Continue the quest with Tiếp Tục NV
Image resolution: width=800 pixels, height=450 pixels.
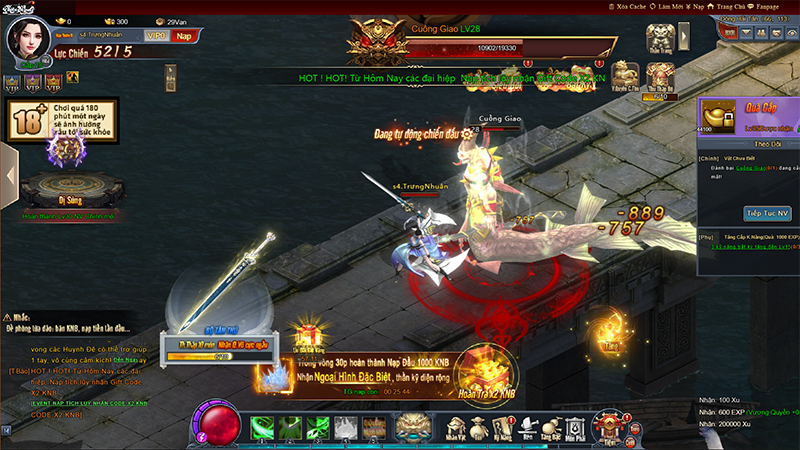tap(767, 214)
